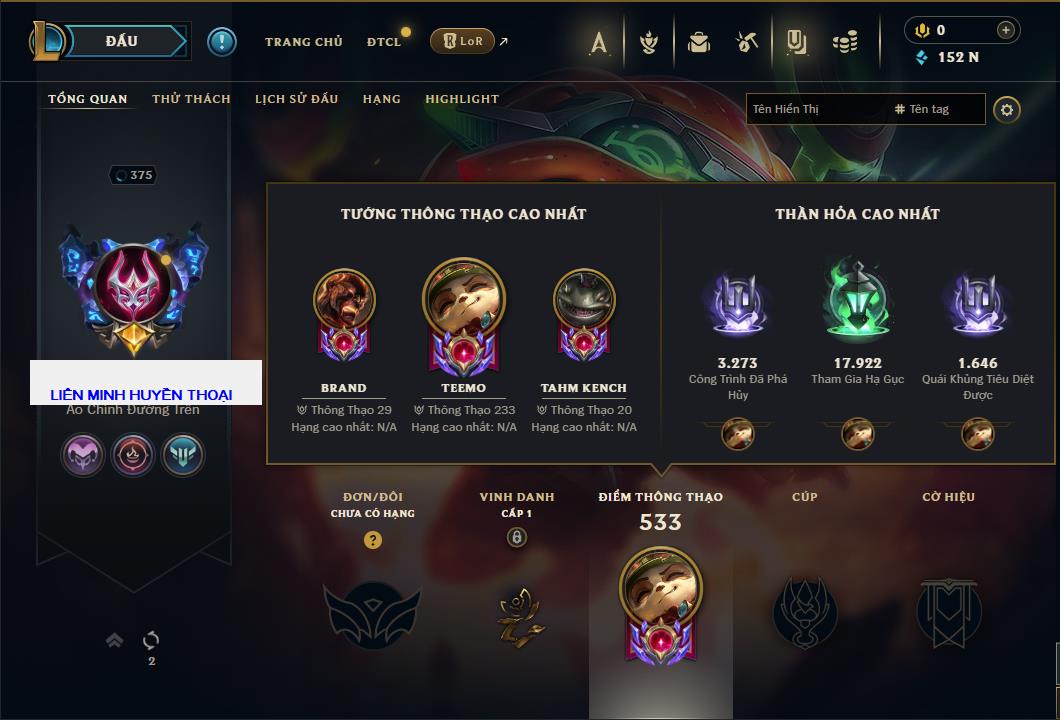Switch to the THỬ THÁCH tab
Image resolution: width=1060 pixels, height=720 pixels.
(191, 99)
